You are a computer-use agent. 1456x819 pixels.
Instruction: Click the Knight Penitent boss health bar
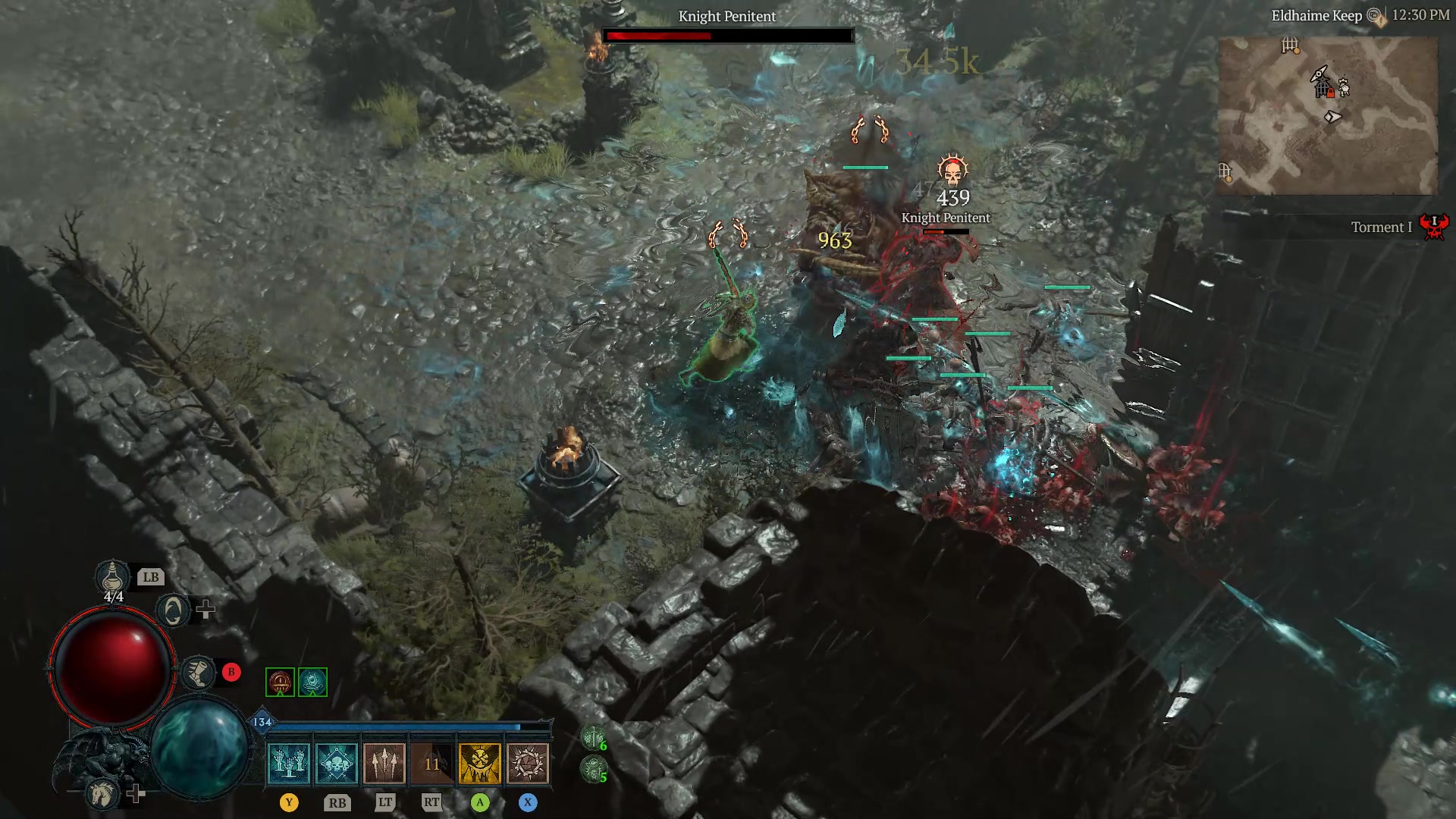pos(726,35)
